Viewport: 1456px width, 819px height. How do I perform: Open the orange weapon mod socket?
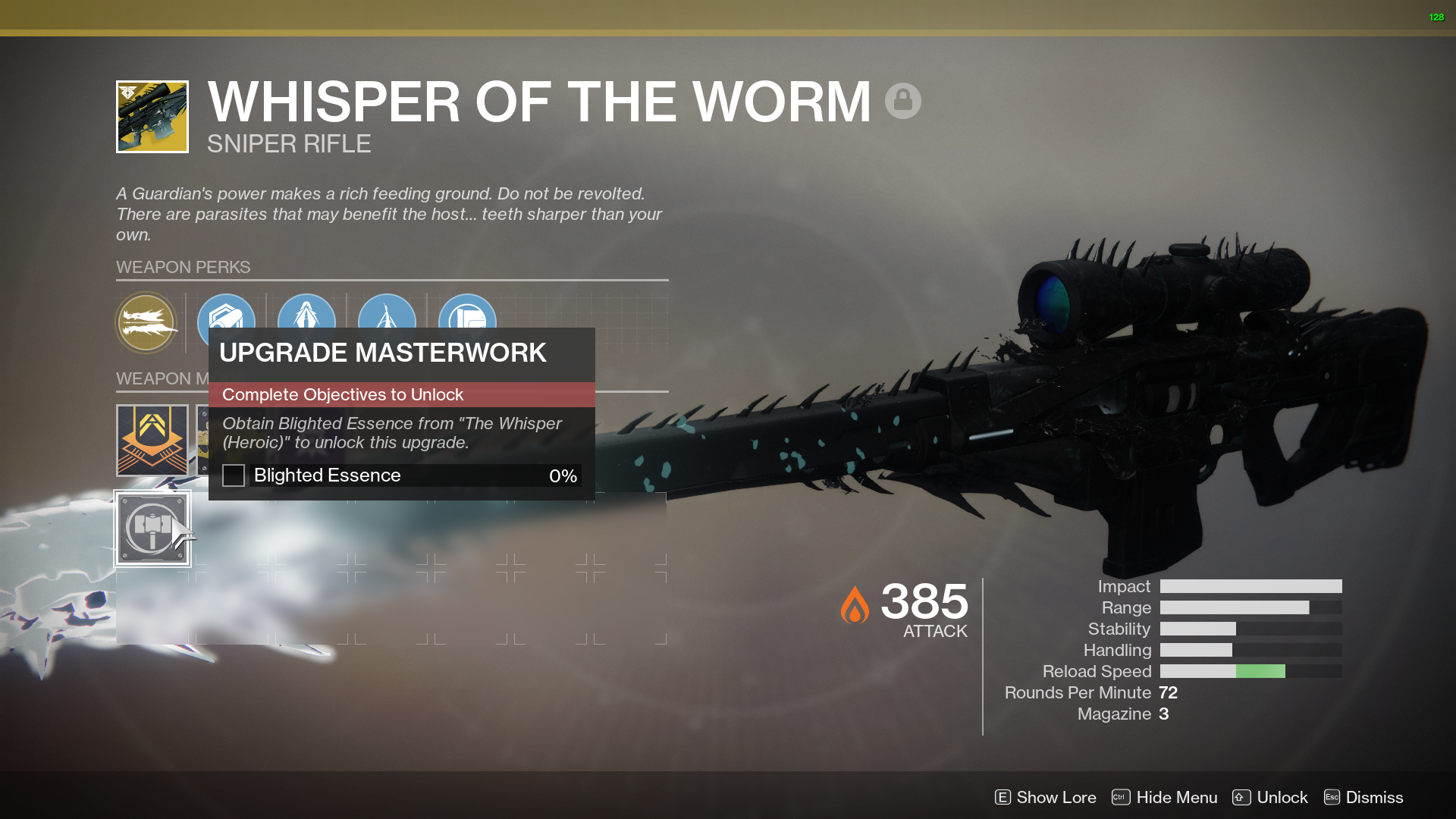point(152,440)
